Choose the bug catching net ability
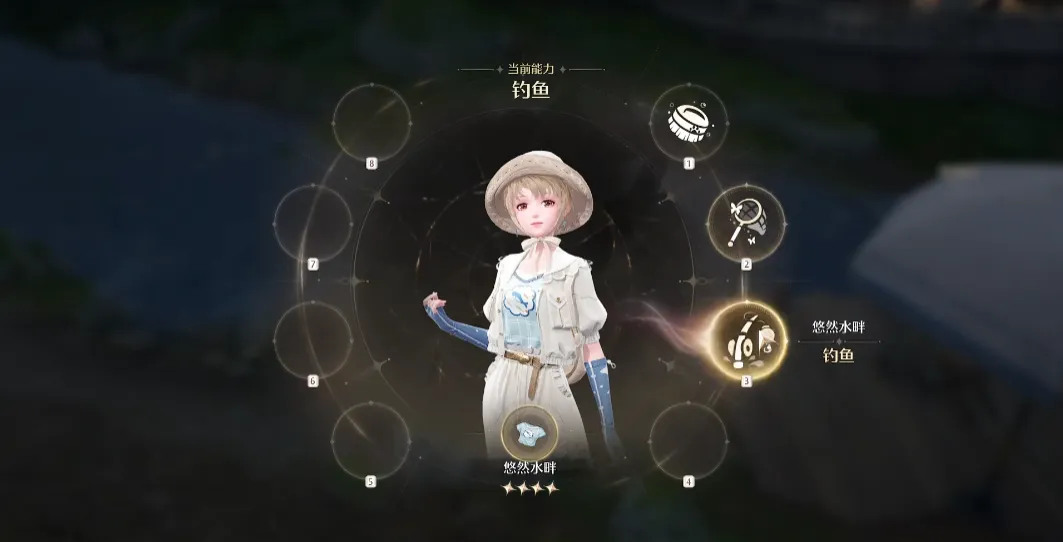 746,223
